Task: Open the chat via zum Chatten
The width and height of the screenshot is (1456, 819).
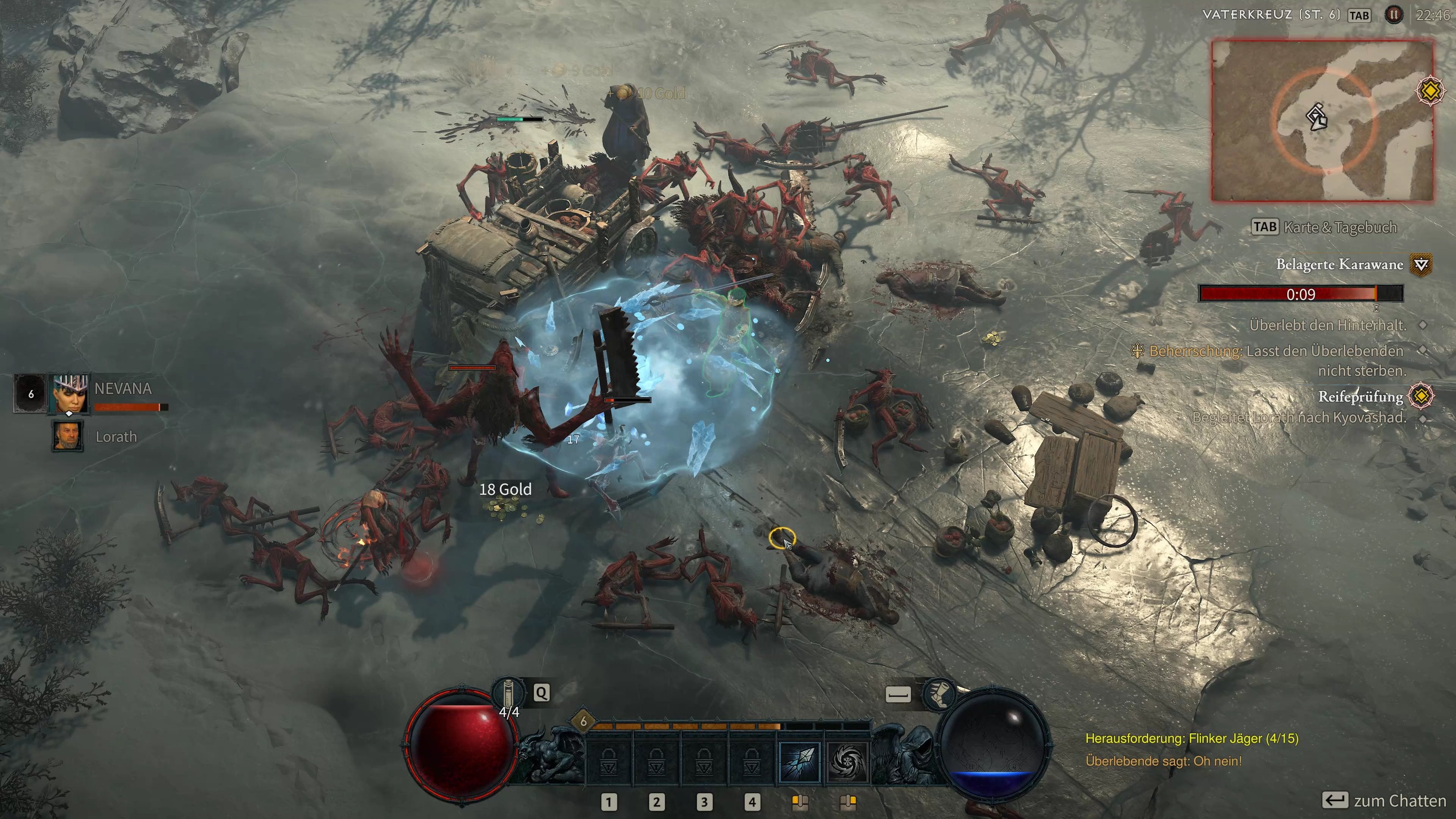Action: (x=1399, y=800)
